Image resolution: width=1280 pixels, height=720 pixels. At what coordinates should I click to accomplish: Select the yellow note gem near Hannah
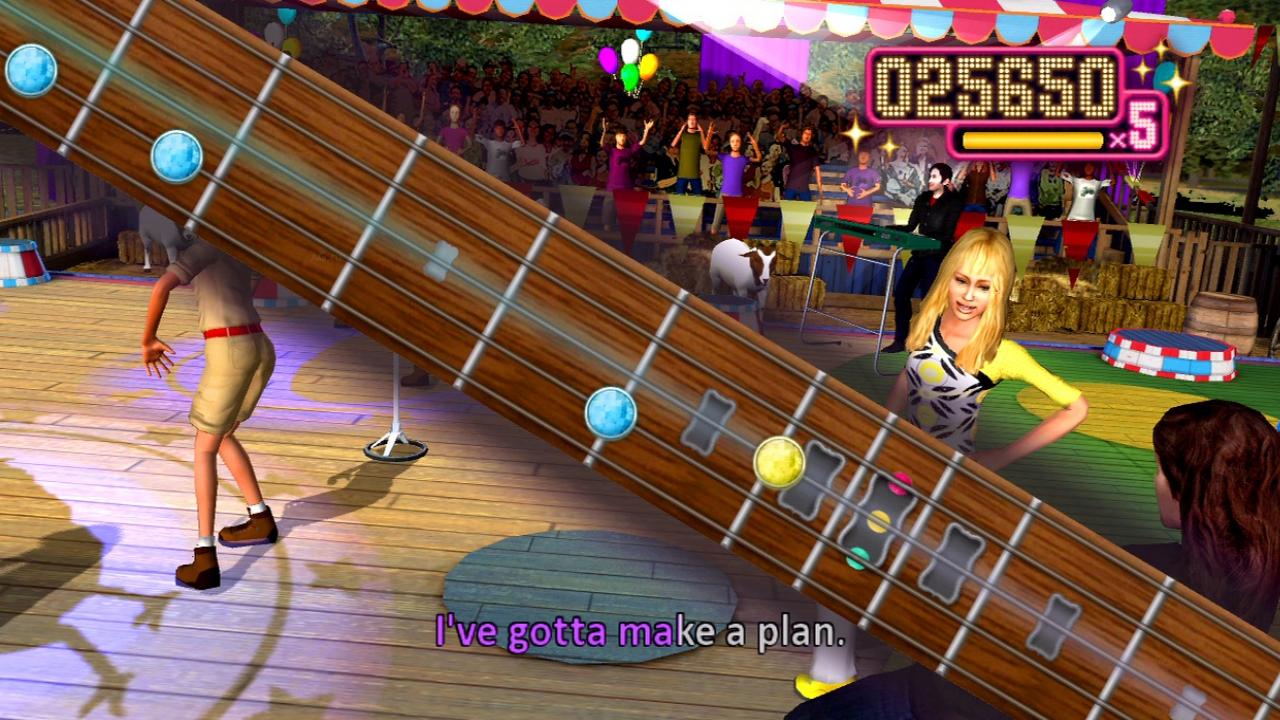(x=779, y=462)
